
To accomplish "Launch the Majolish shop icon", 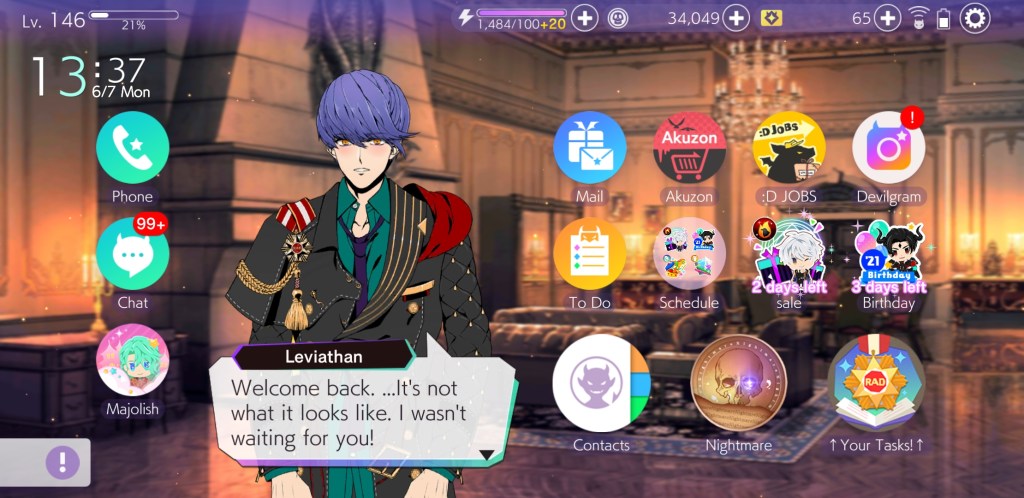I will tap(132, 360).
